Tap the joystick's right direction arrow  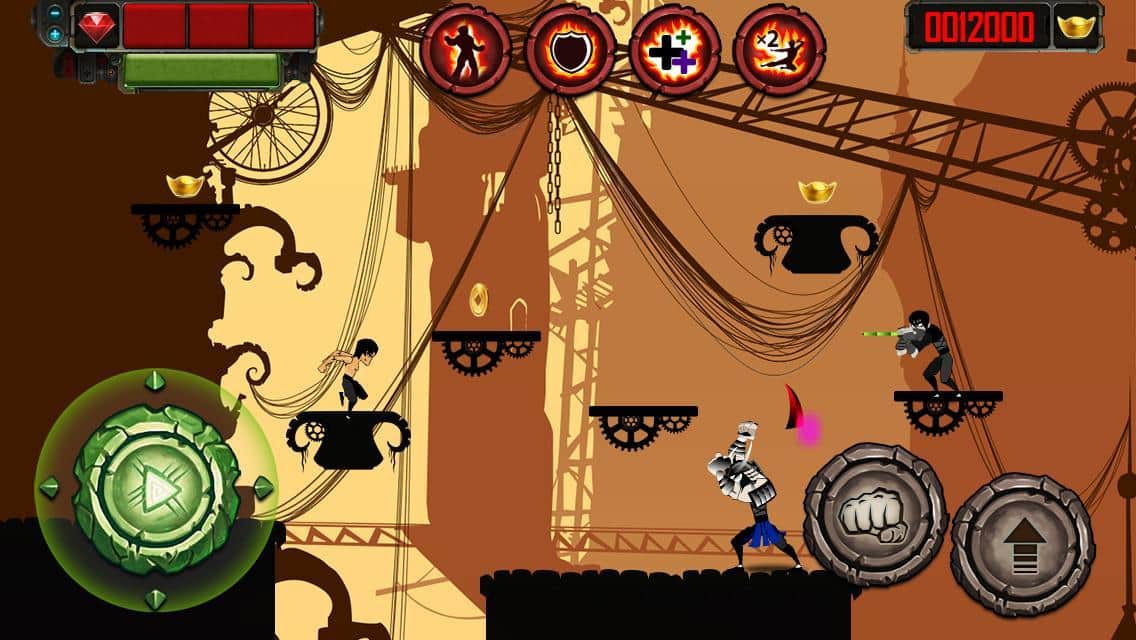pos(262,488)
